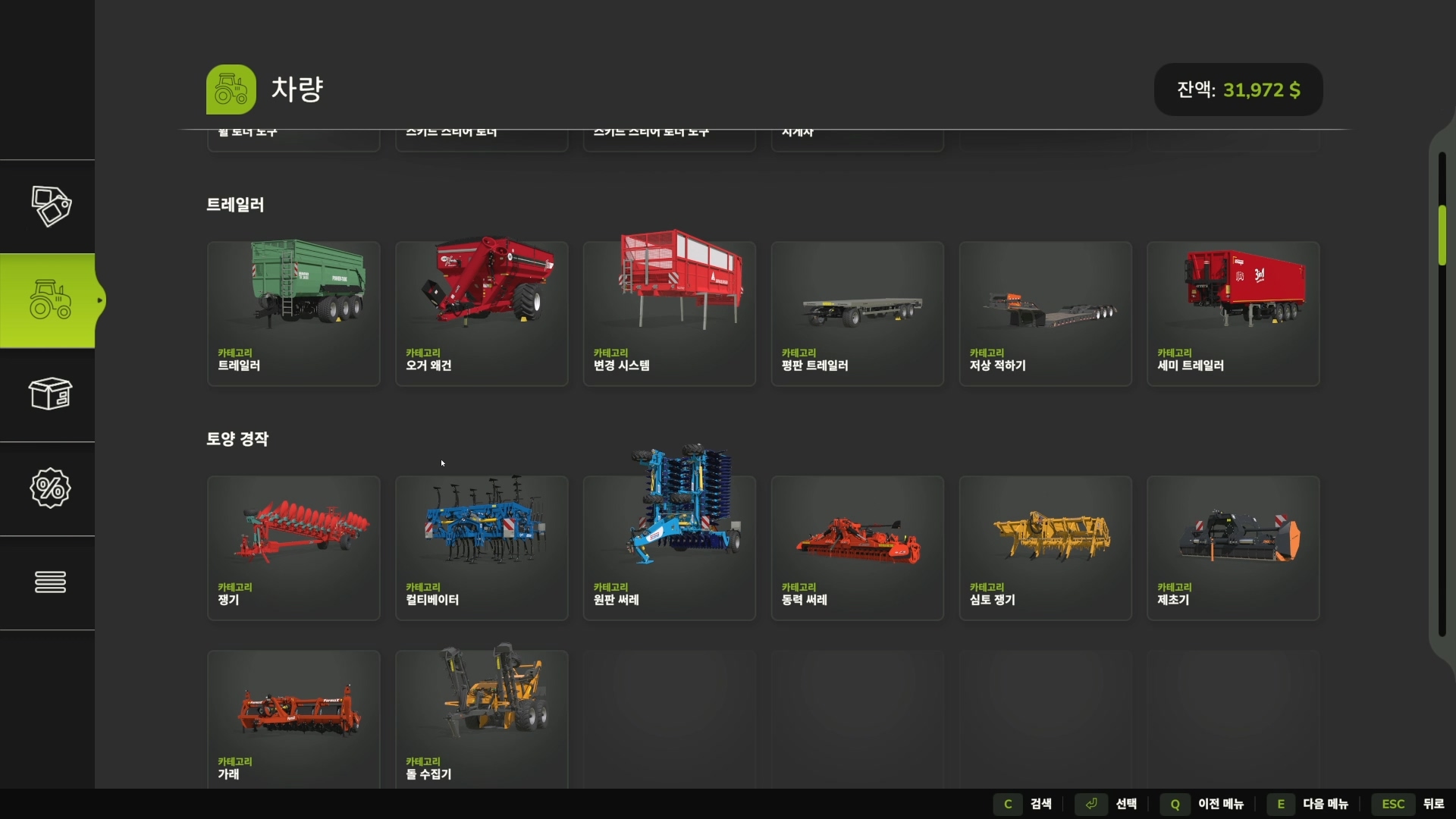Viewport: 1456px width, 819px height.
Task: Open the 동력 써레 category
Action: [857, 548]
